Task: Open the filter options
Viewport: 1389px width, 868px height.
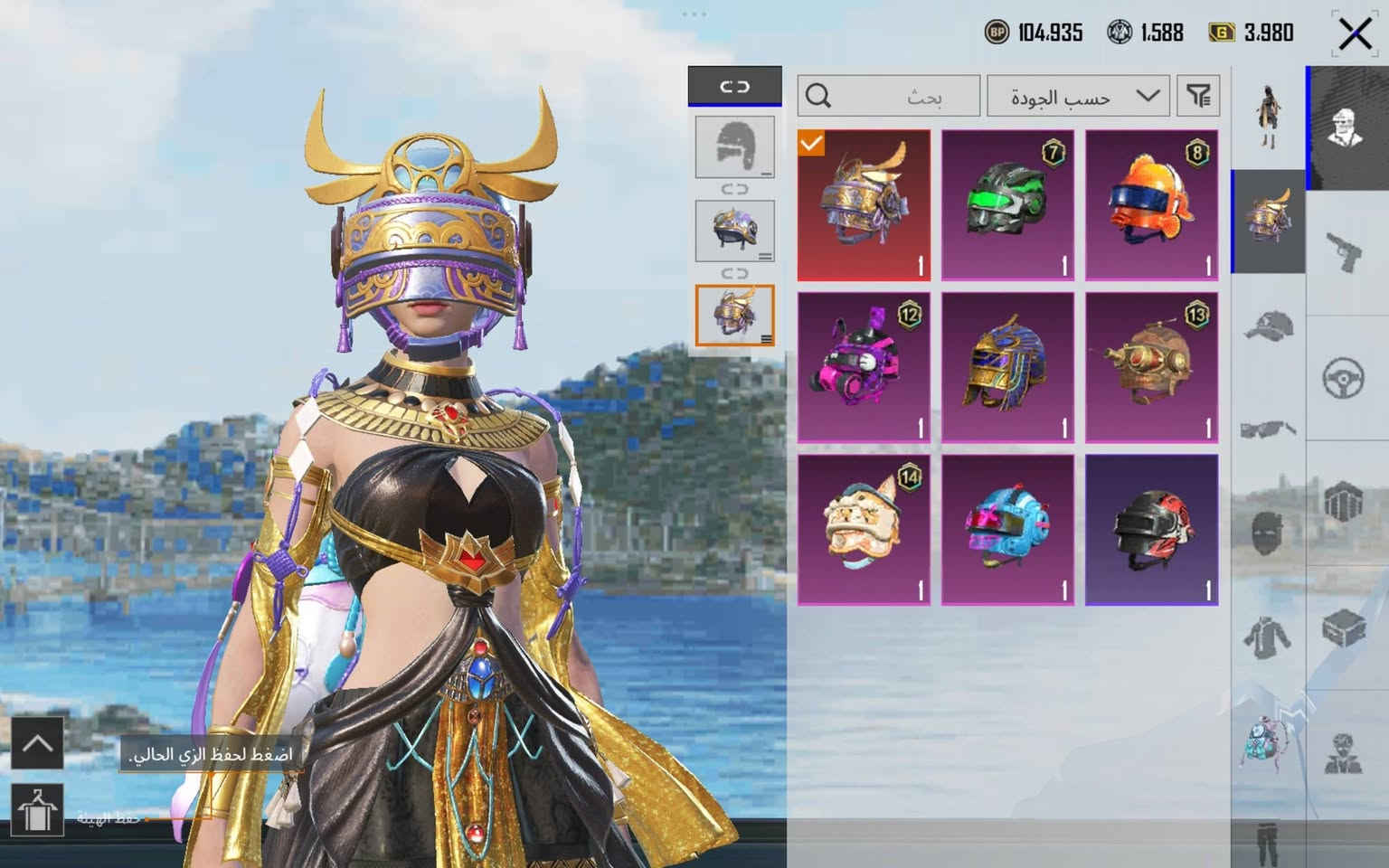Action: click(1198, 96)
